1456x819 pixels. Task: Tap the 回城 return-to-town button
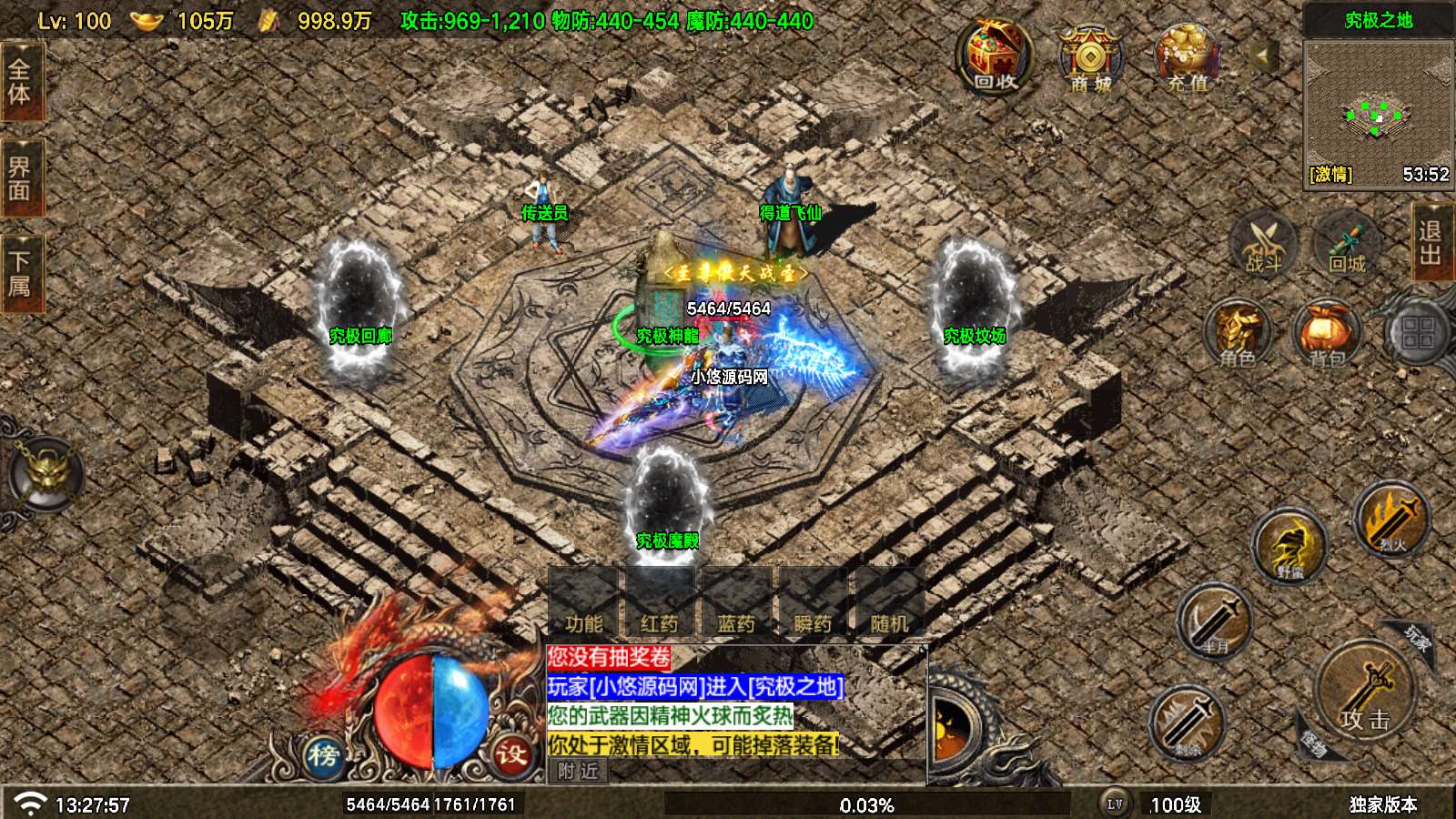1347,243
